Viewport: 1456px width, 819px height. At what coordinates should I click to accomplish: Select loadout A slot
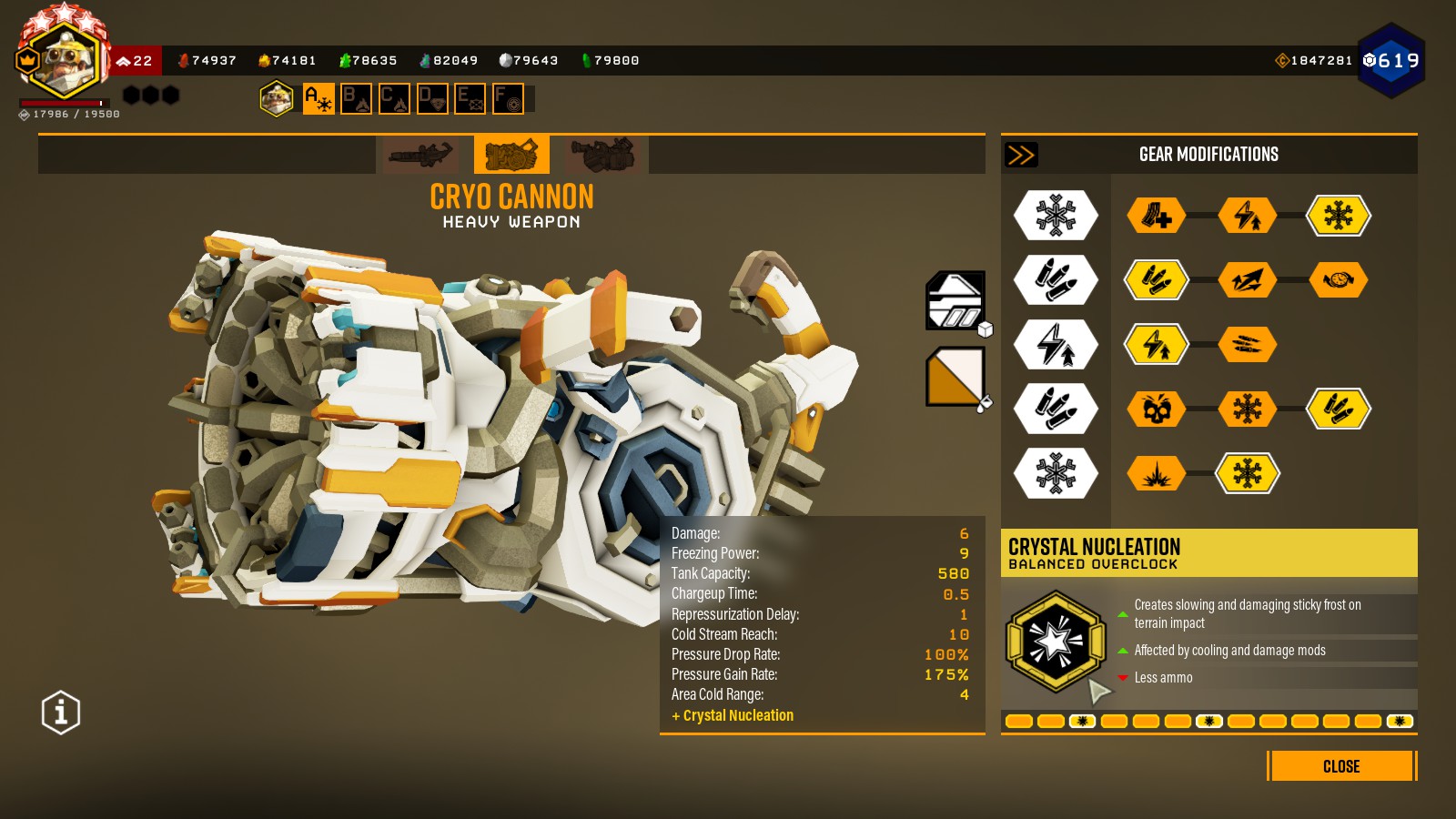pyautogui.click(x=318, y=98)
